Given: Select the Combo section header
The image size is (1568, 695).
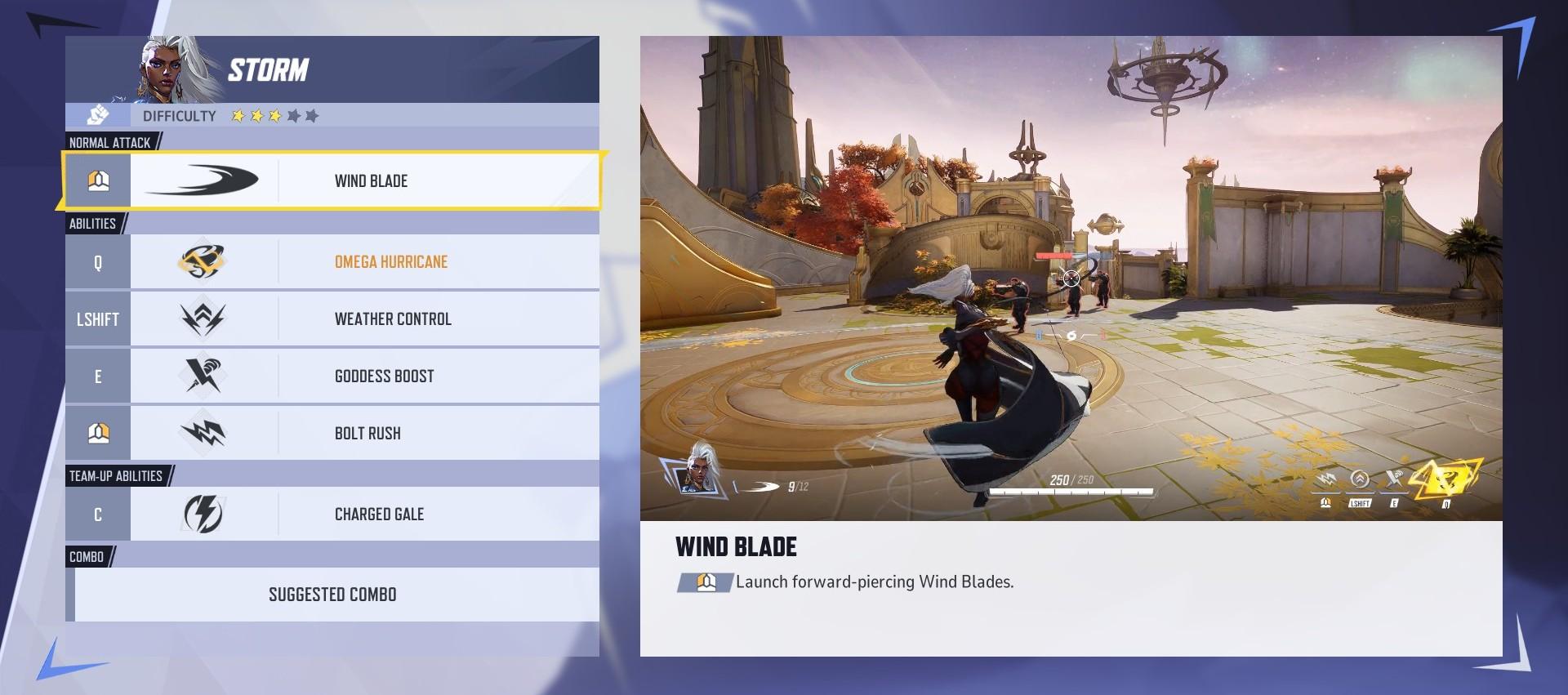Looking at the screenshot, I should pyautogui.click(x=87, y=557).
